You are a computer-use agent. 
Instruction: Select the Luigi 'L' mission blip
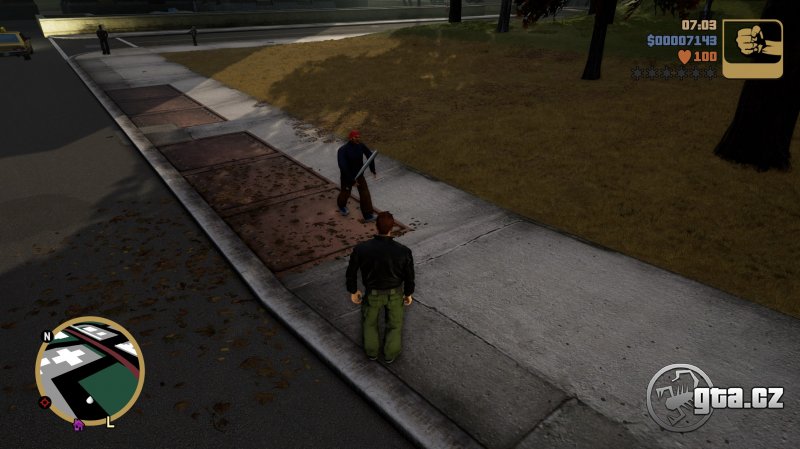click(110, 421)
